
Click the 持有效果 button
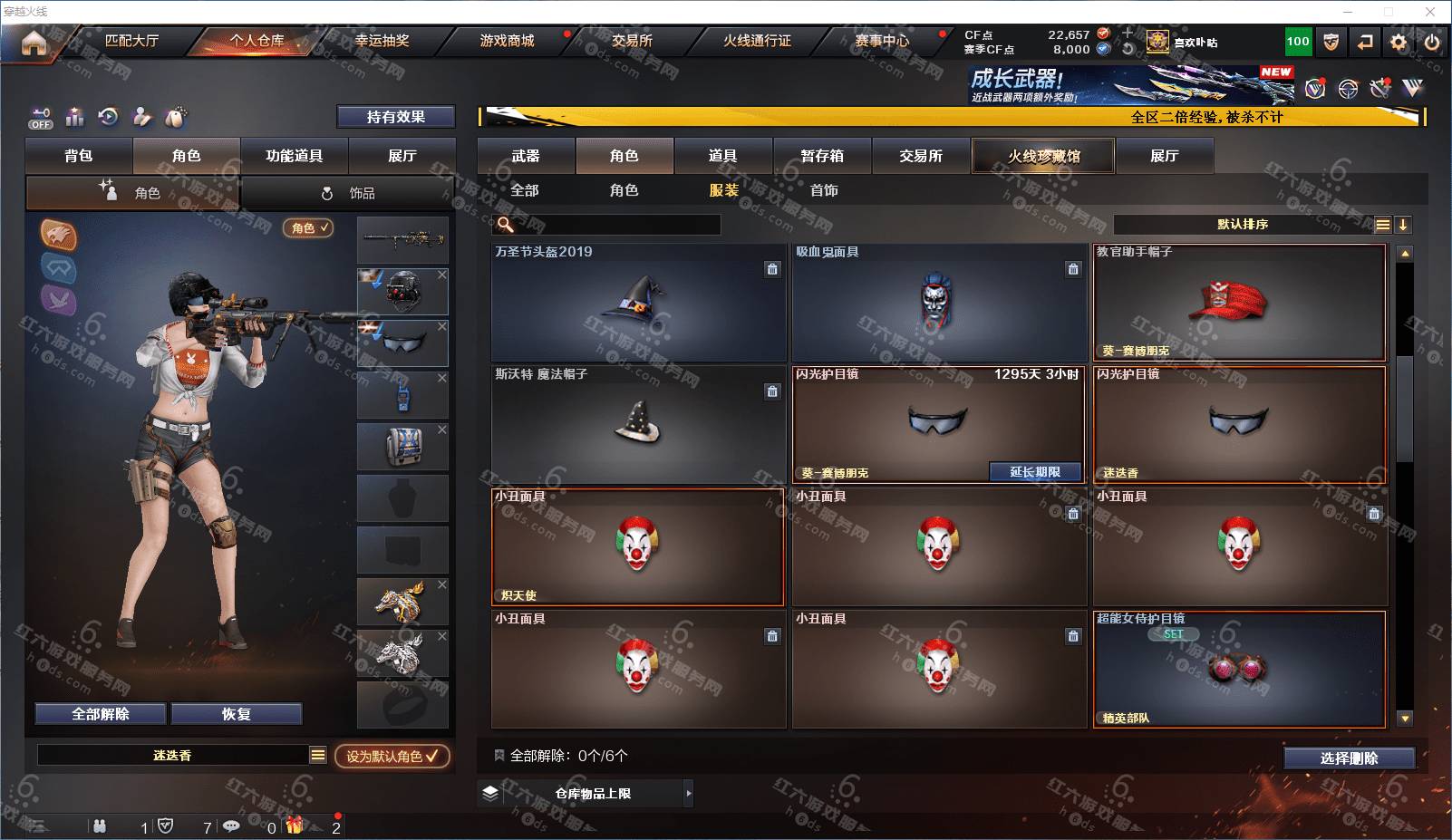(395, 117)
